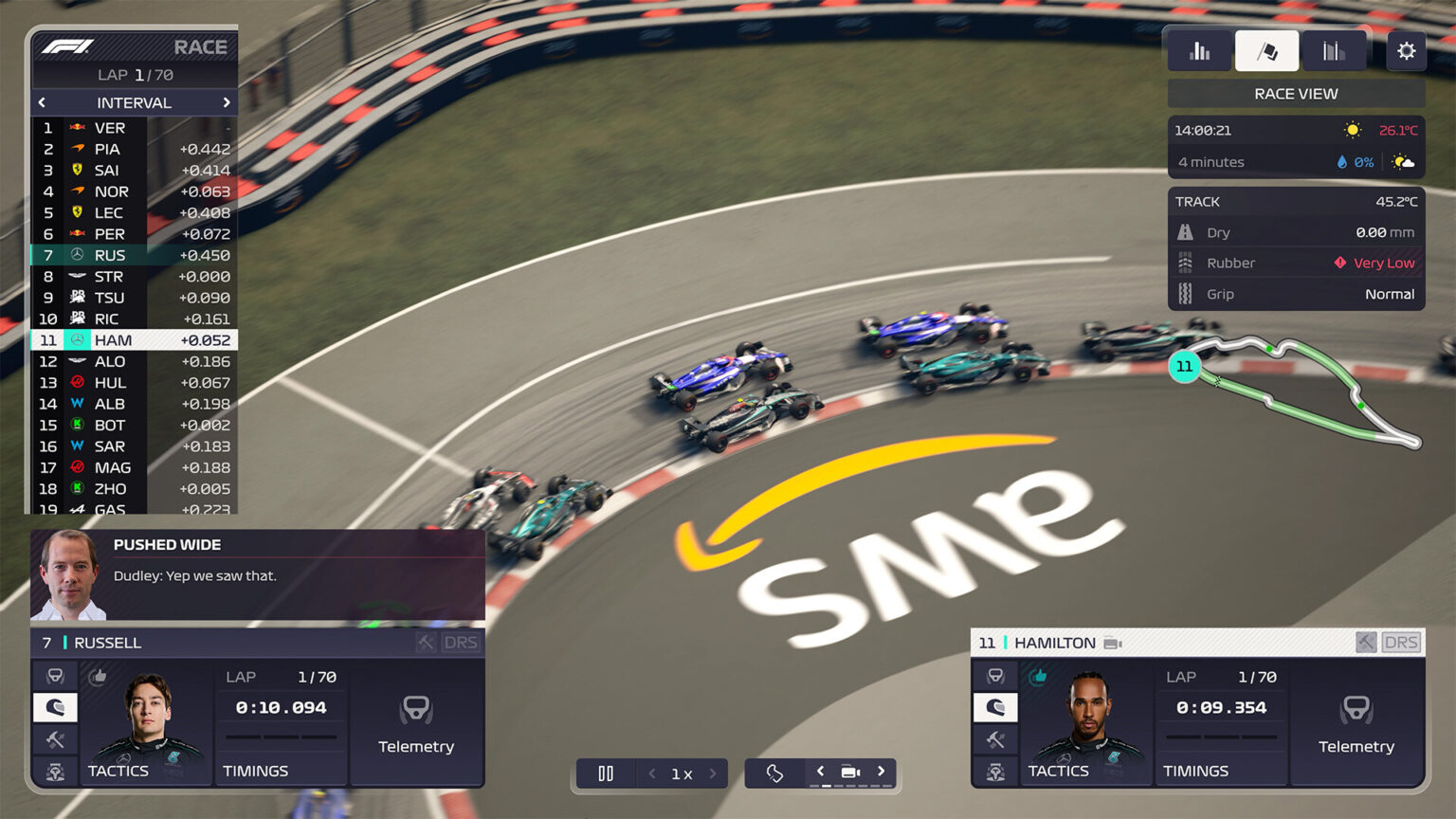Pause the race simulation
The image size is (1456, 819).
(606, 773)
